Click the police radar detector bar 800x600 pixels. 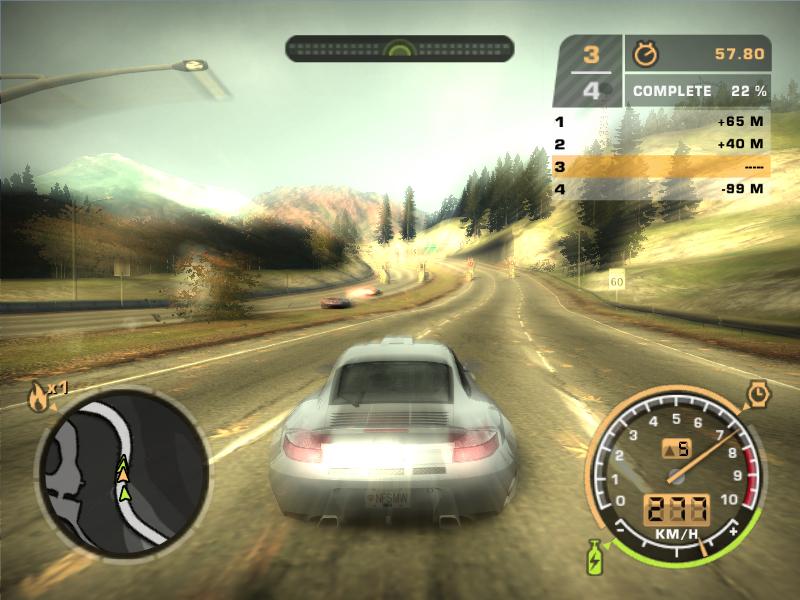[x=399, y=48]
